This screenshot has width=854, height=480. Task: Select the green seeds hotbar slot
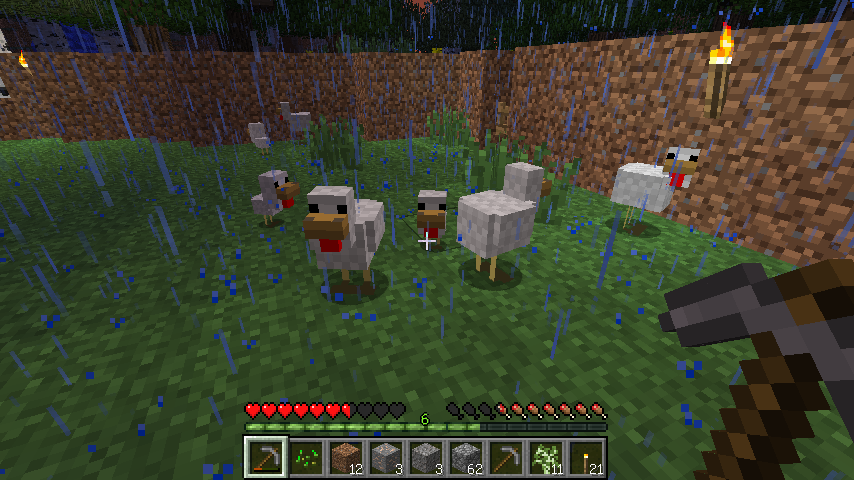(306, 457)
